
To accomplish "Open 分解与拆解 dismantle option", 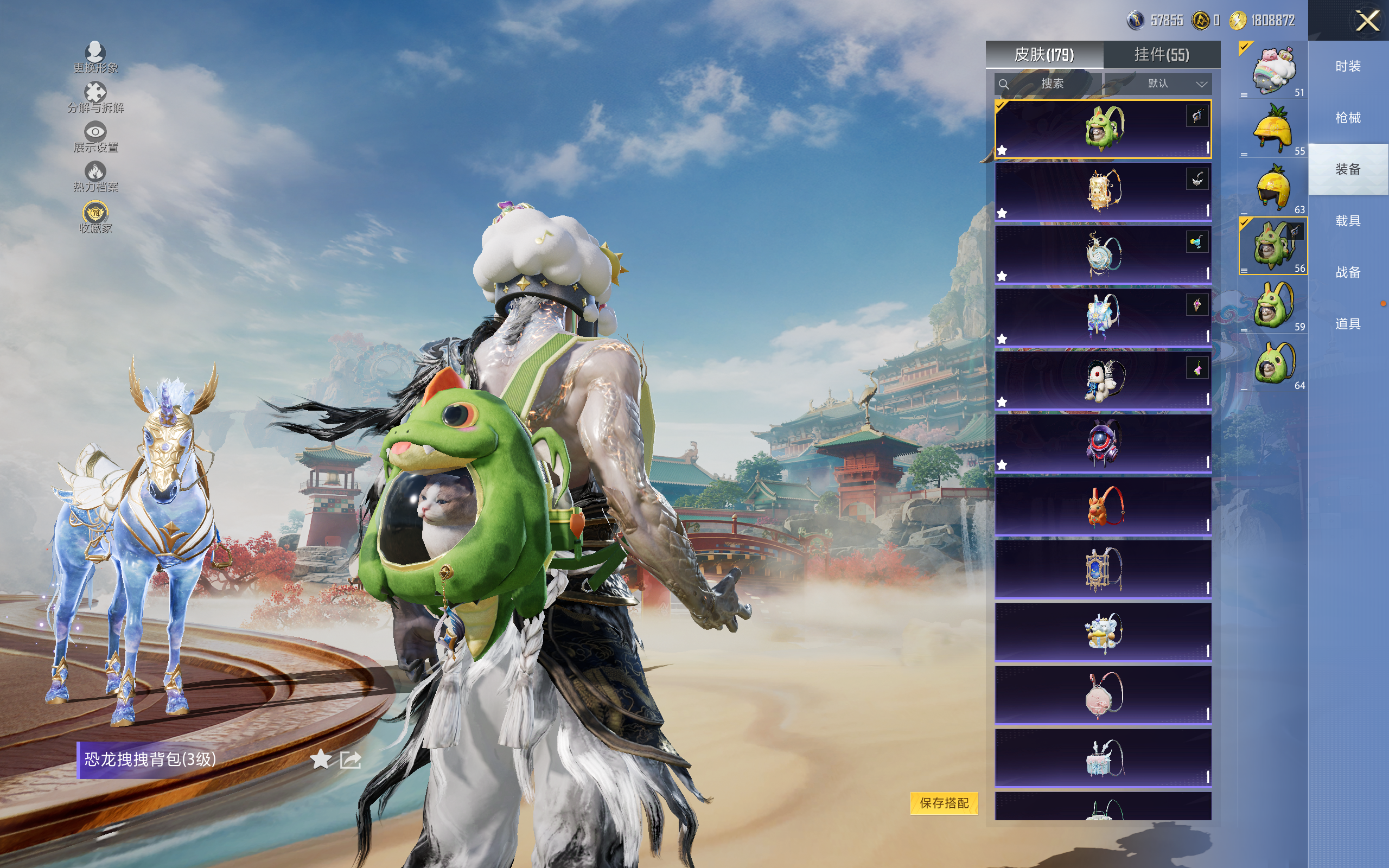I will 95,97.
